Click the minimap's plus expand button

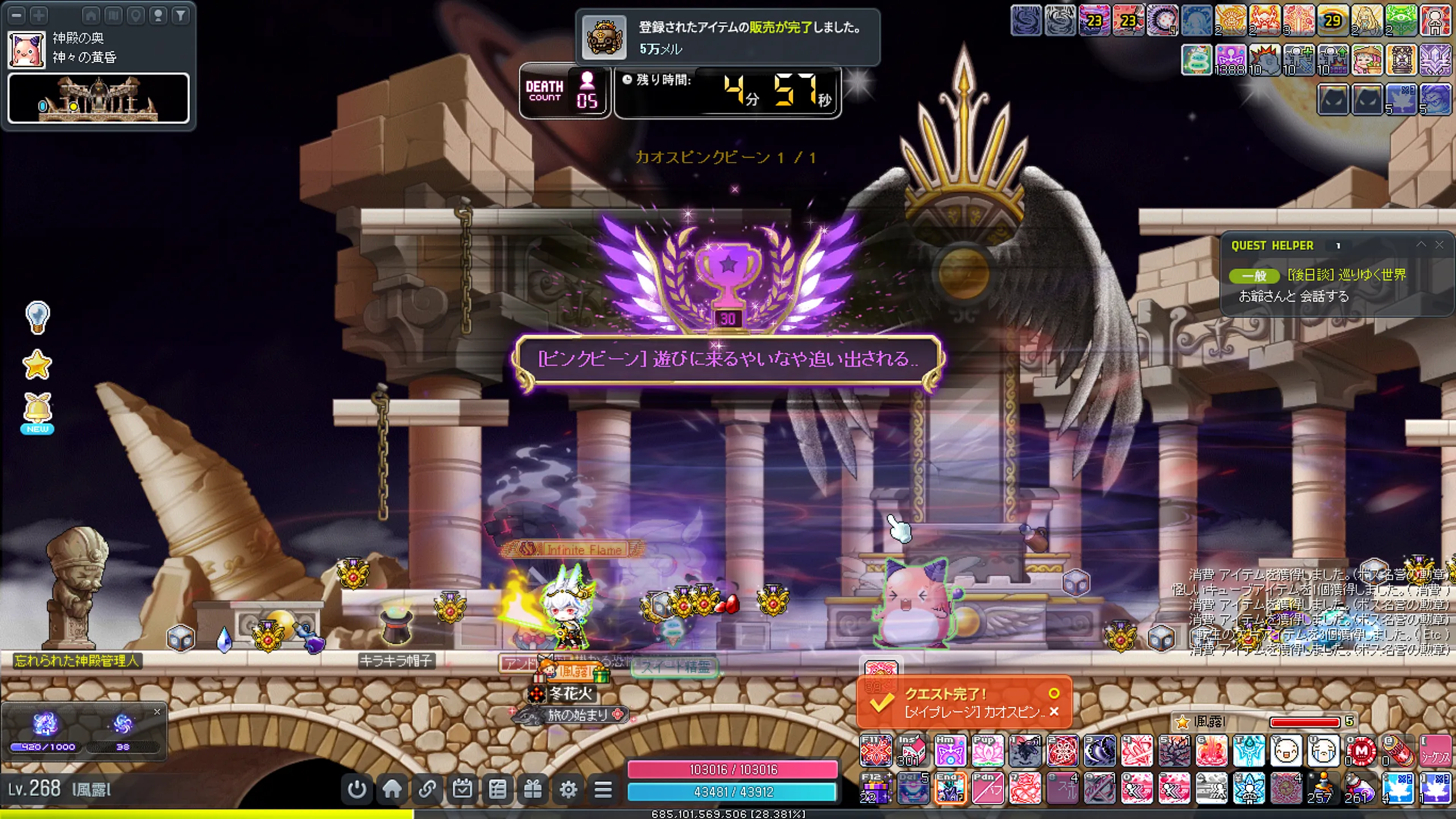click(39, 15)
